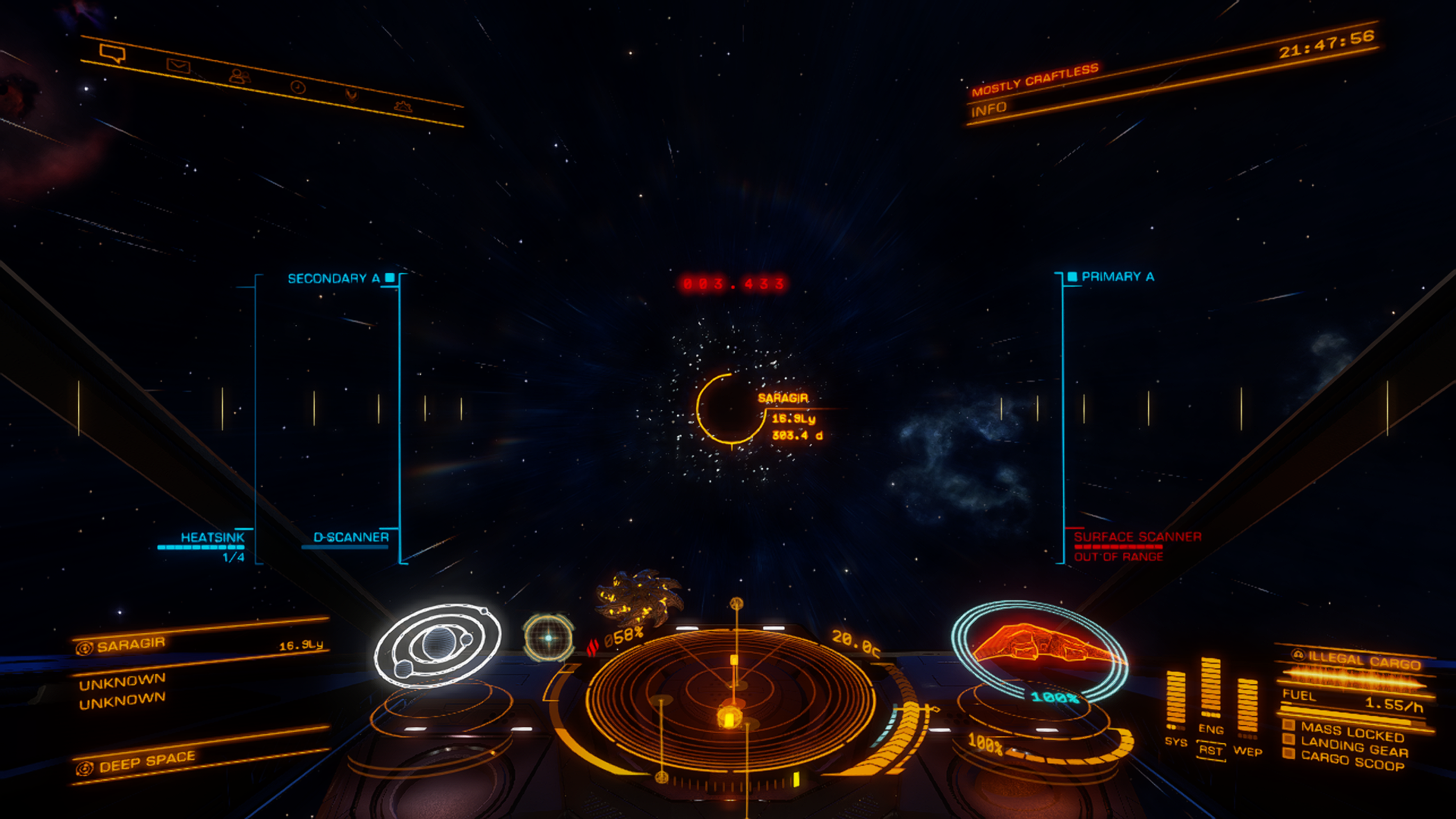The height and width of the screenshot is (819, 1456).
Task: Select the D-Scanner module in fire group
Action: click(351, 538)
